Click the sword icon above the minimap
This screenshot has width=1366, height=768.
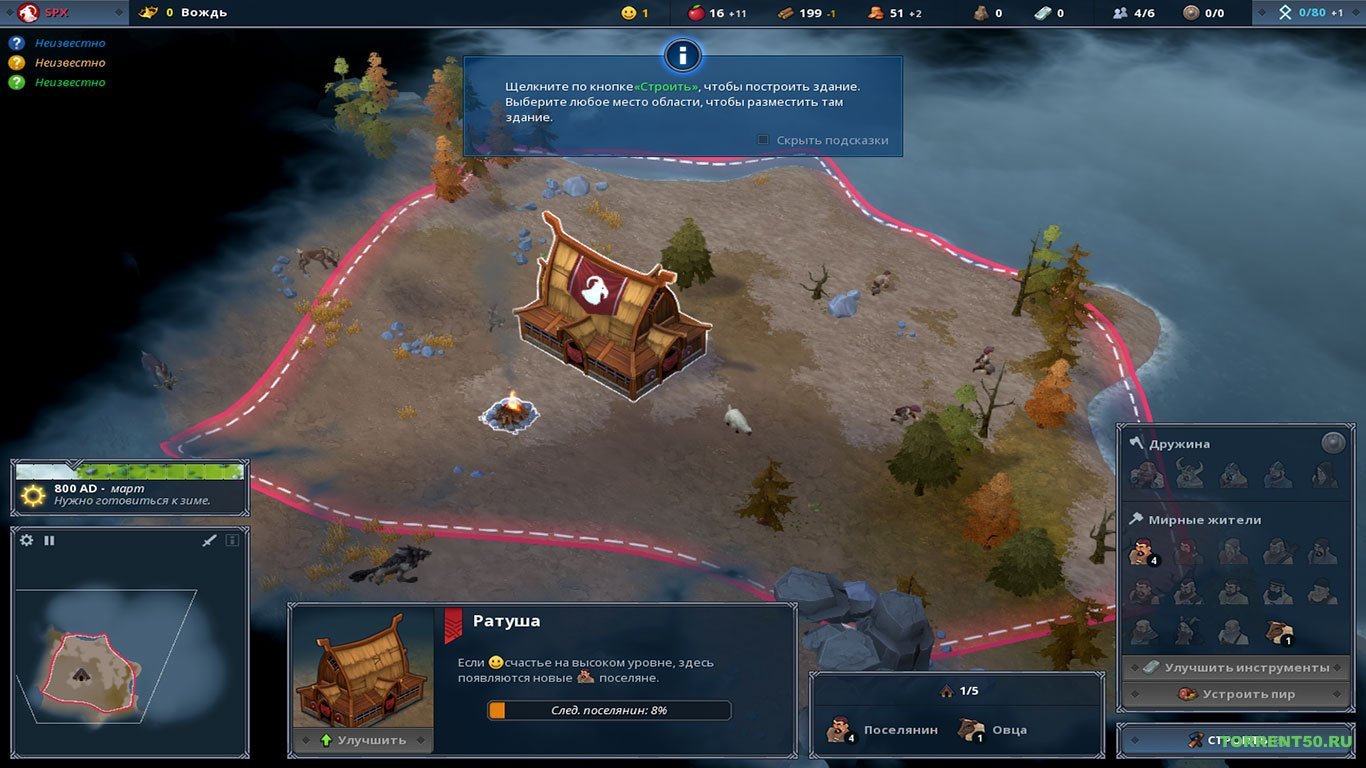tap(209, 539)
